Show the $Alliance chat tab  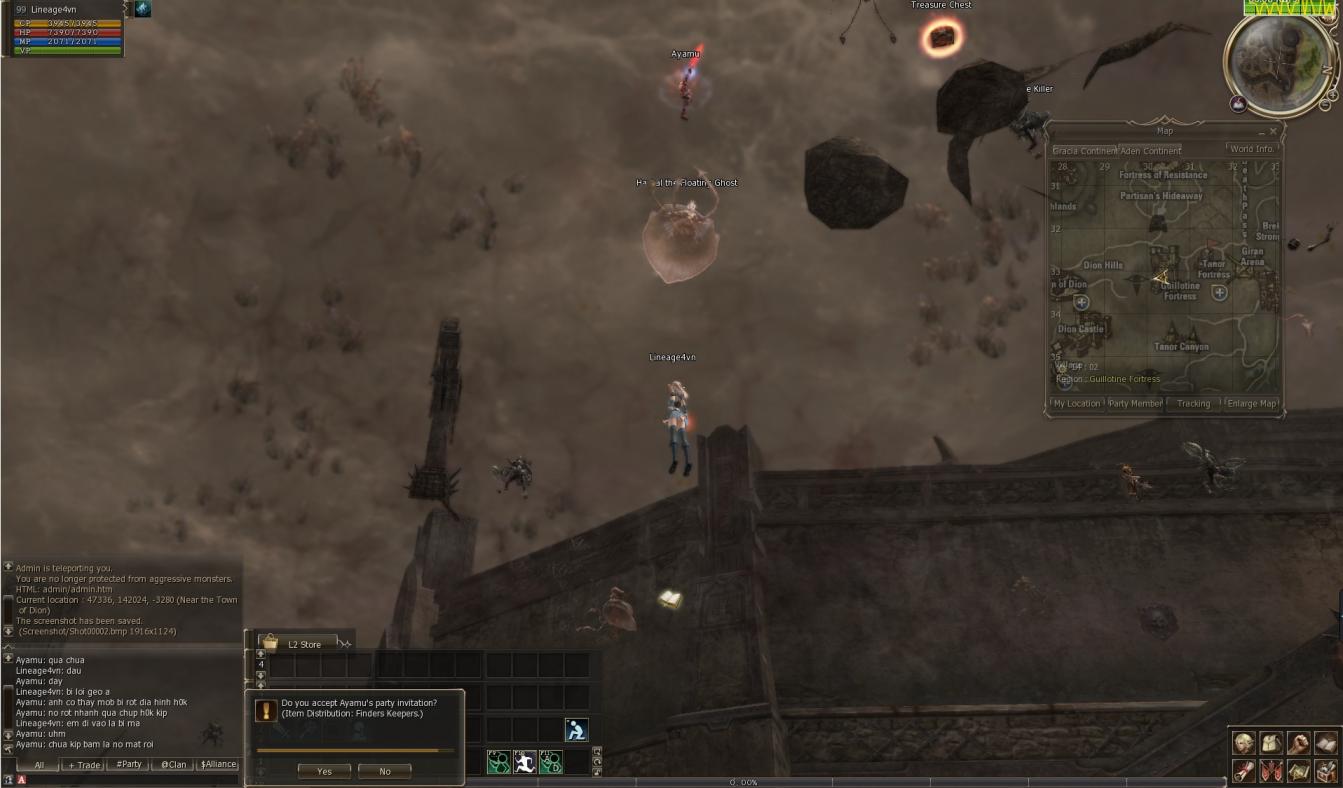[218, 765]
